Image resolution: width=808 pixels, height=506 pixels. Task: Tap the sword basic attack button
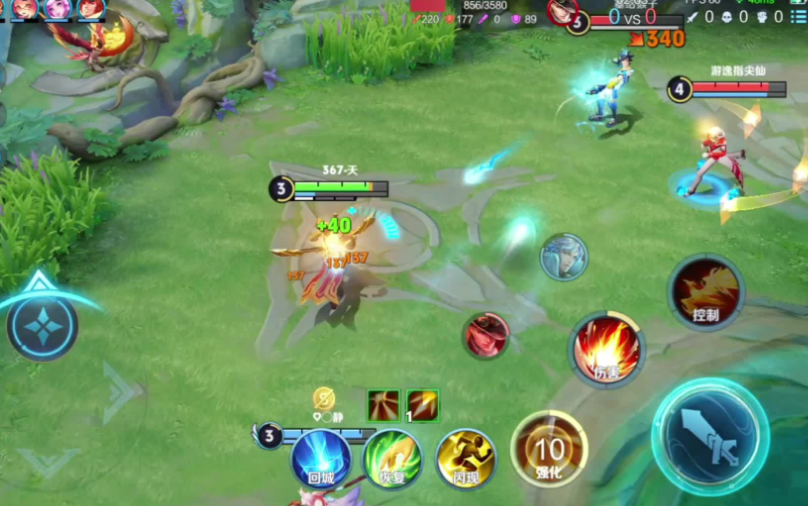tap(710, 436)
